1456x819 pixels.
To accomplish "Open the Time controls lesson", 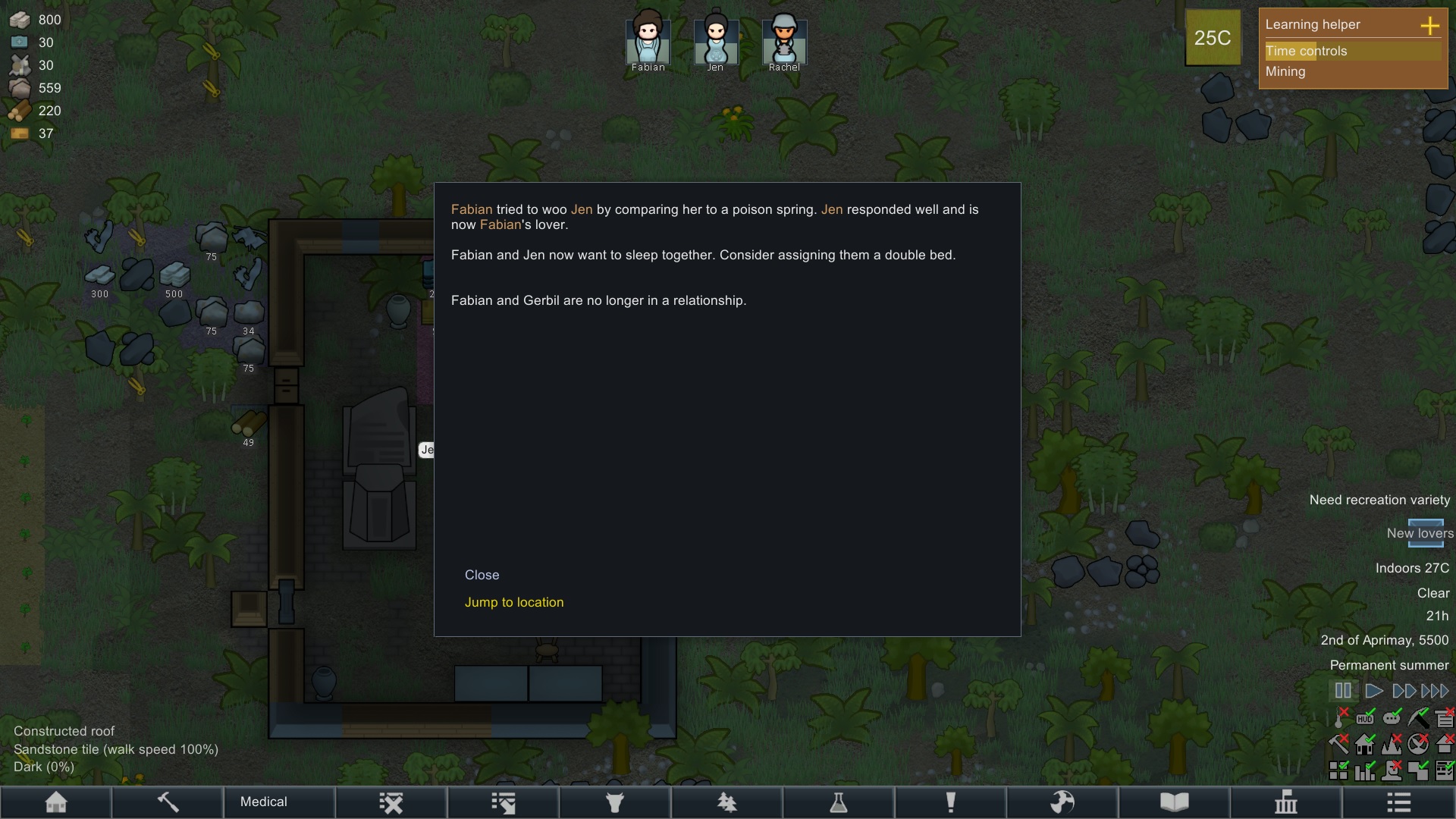I will [x=1306, y=51].
